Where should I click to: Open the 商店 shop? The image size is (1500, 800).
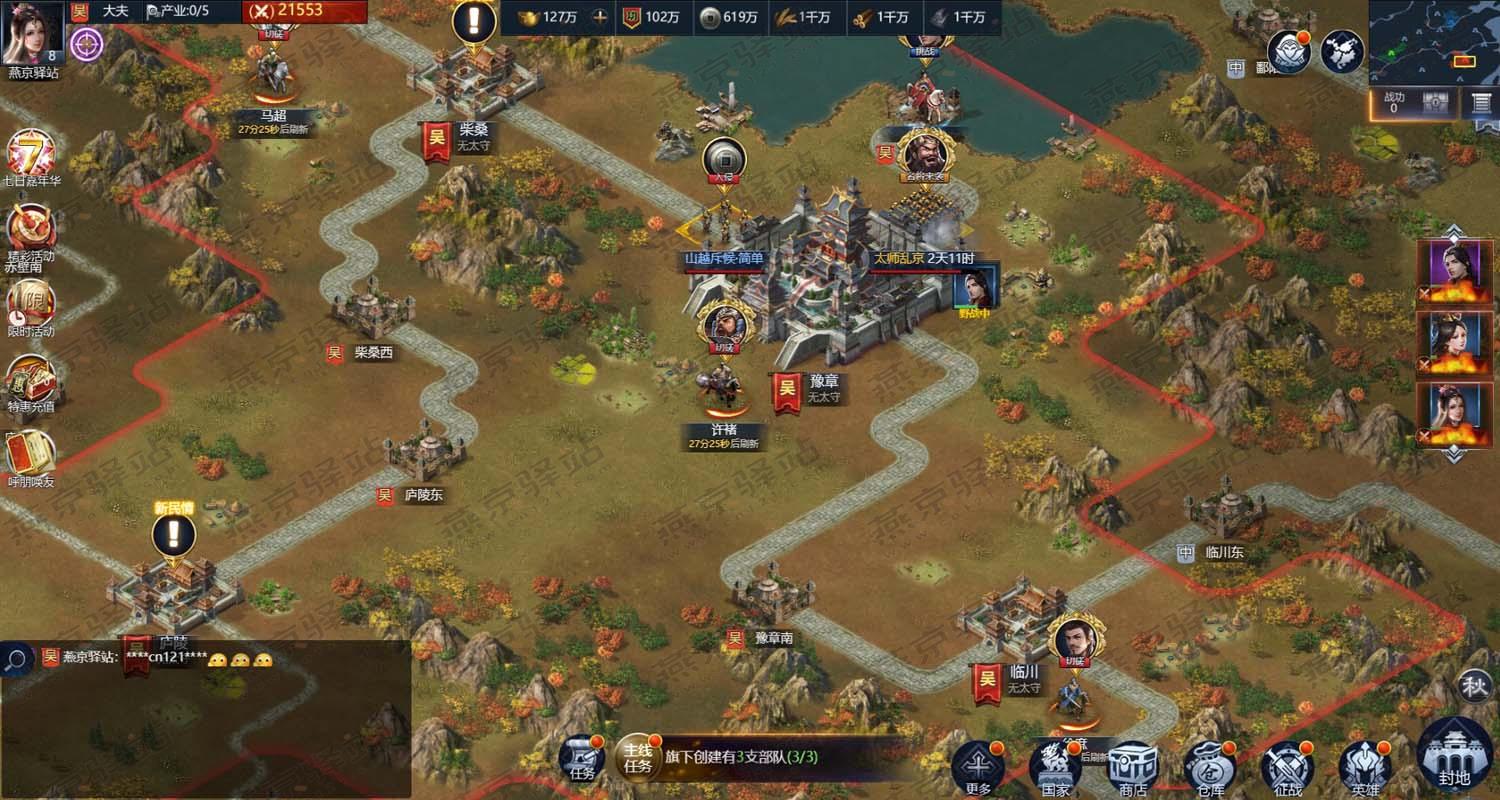point(1132,768)
